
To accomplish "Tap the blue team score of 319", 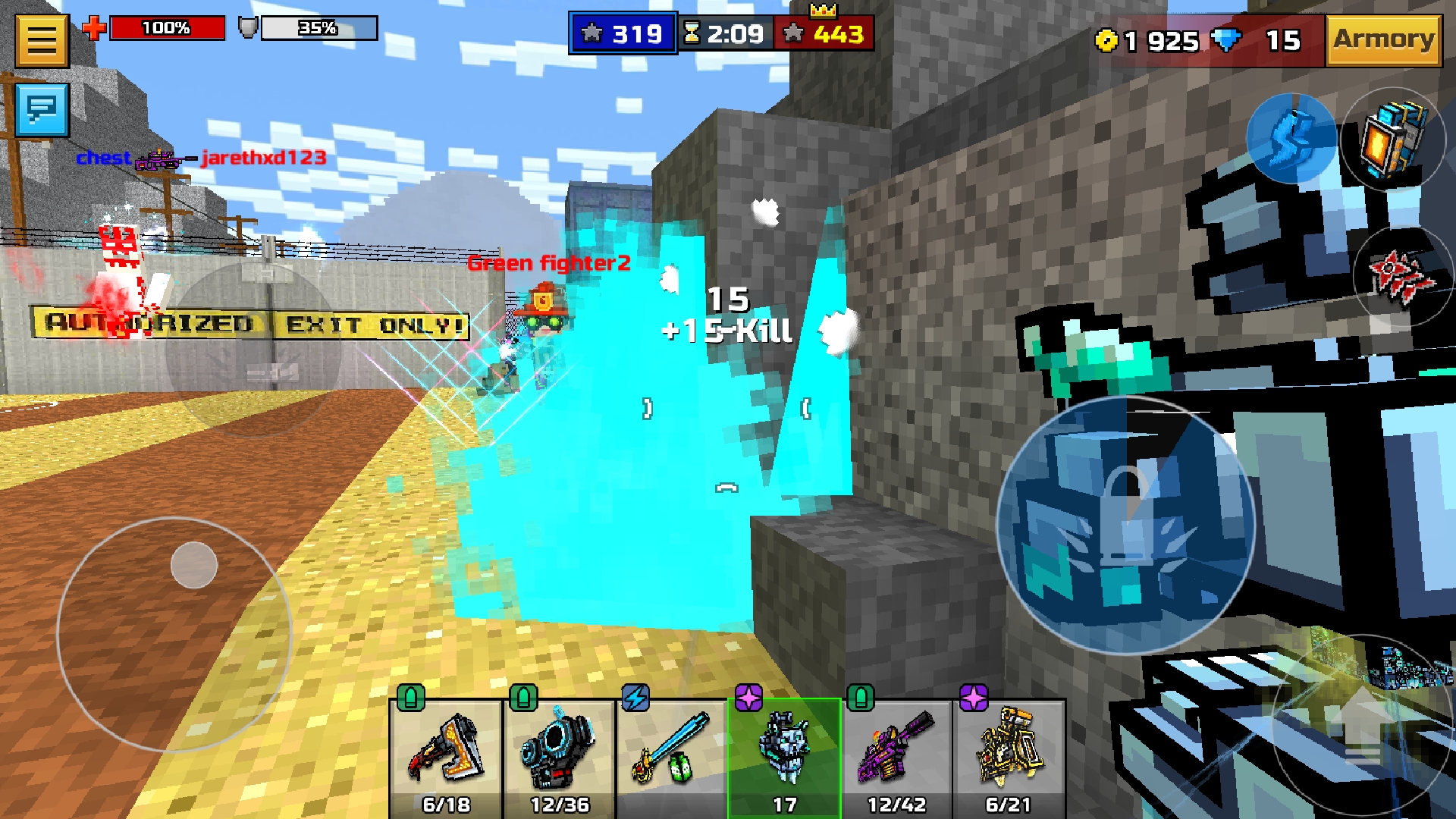I will point(623,32).
